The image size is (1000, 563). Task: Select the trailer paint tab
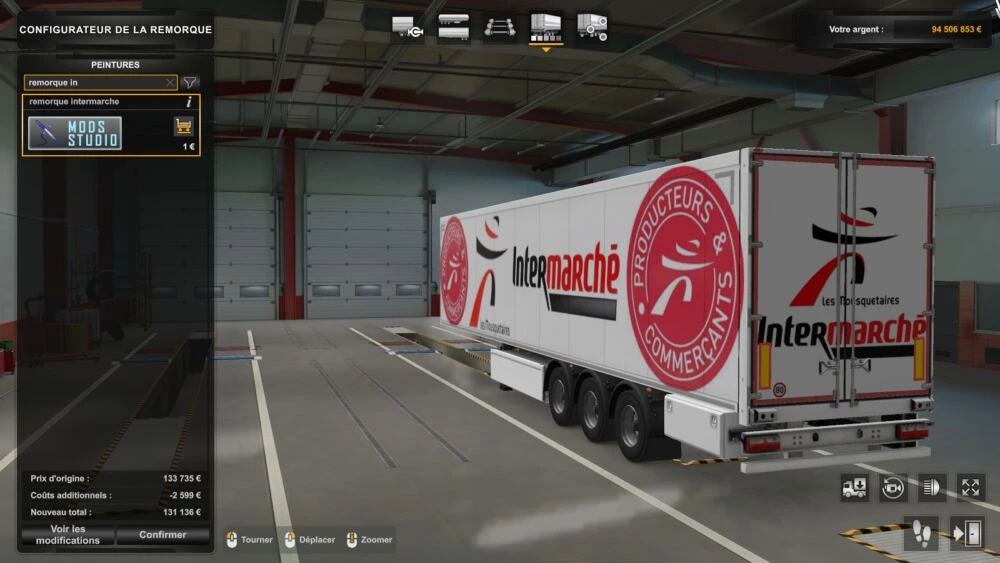pyautogui.click(x=545, y=27)
